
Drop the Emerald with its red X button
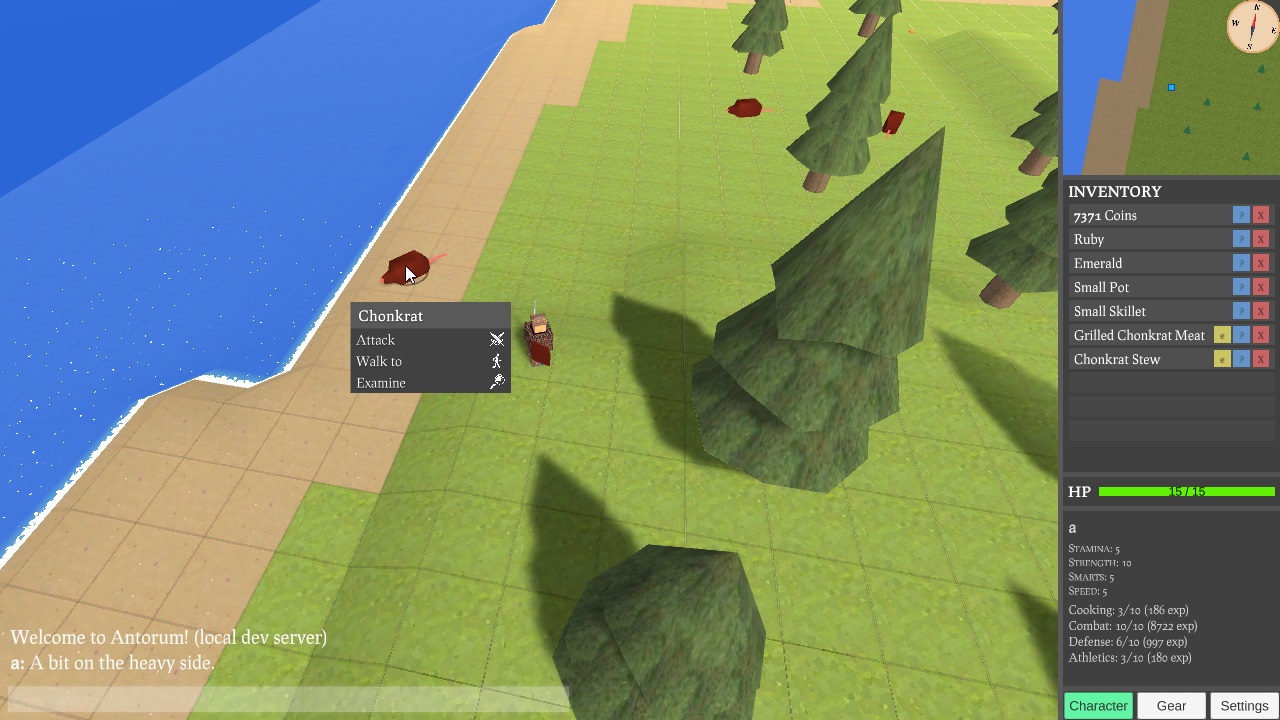(1261, 263)
